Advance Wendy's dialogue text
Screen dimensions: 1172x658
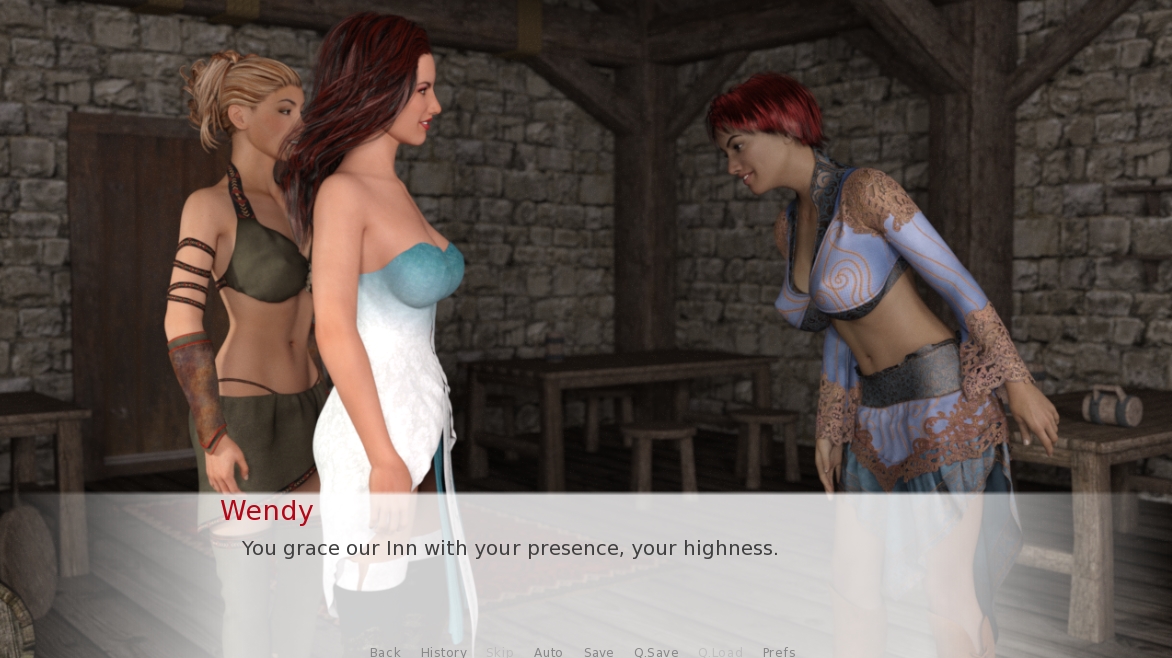tap(510, 548)
